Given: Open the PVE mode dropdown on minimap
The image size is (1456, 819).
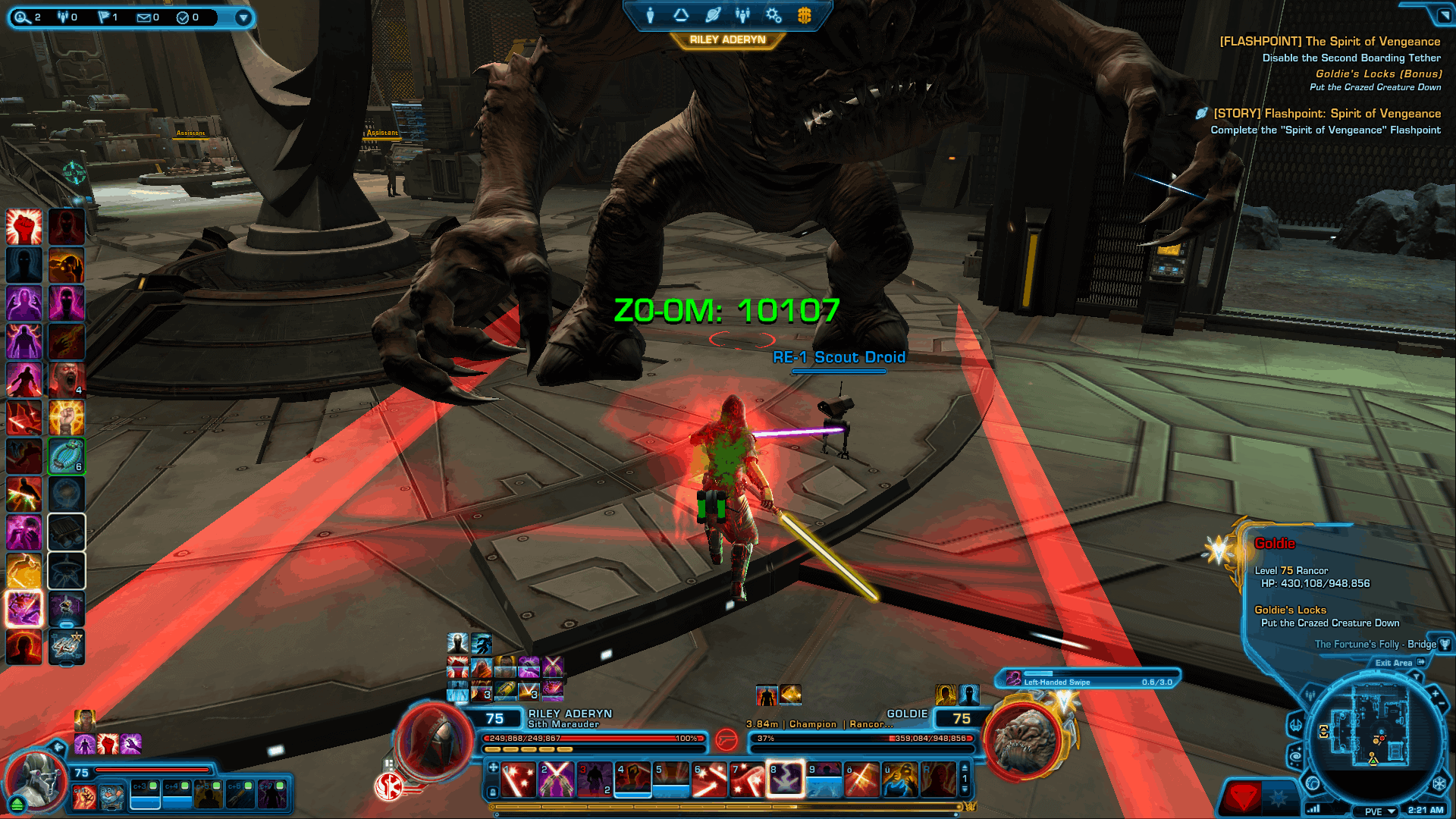Looking at the screenshot, I should [x=1375, y=810].
